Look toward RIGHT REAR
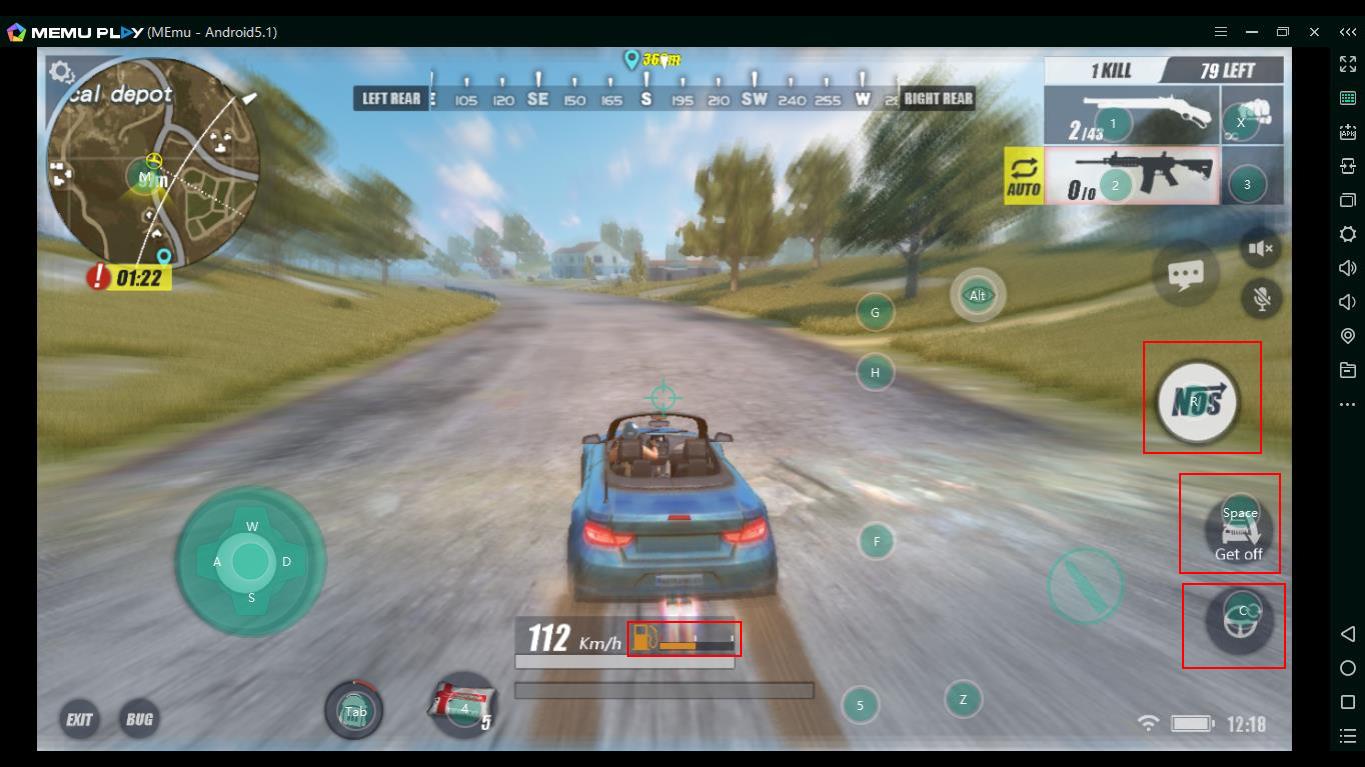 tap(937, 98)
